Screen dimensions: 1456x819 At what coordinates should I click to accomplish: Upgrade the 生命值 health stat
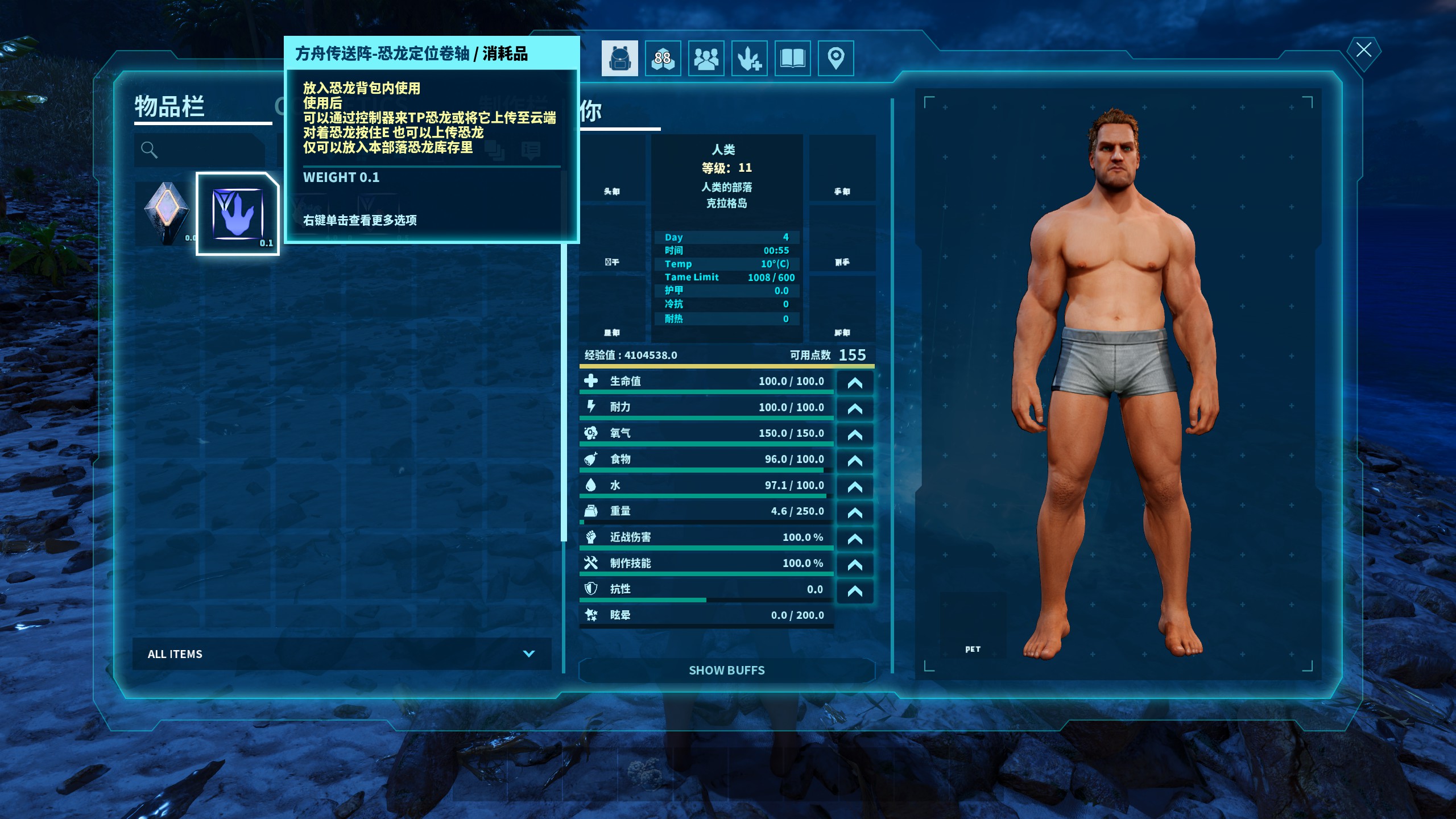click(854, 383)
